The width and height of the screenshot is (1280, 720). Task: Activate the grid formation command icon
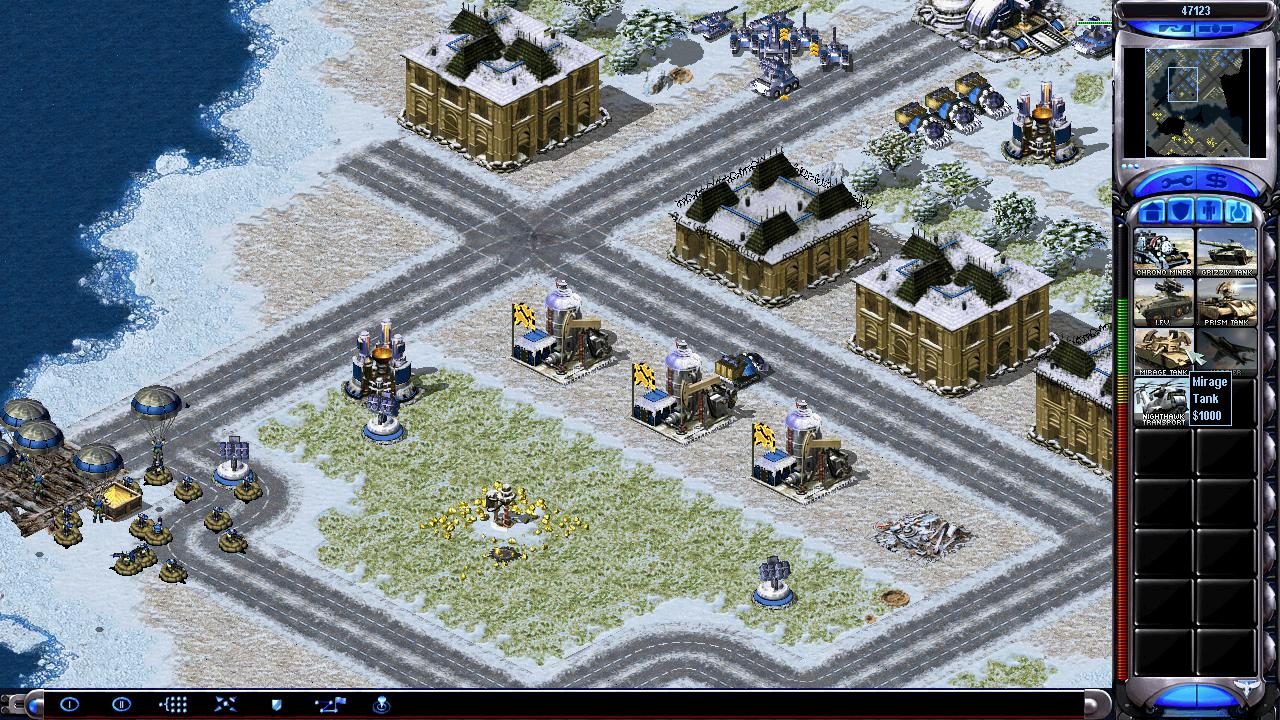coord(173,705)
